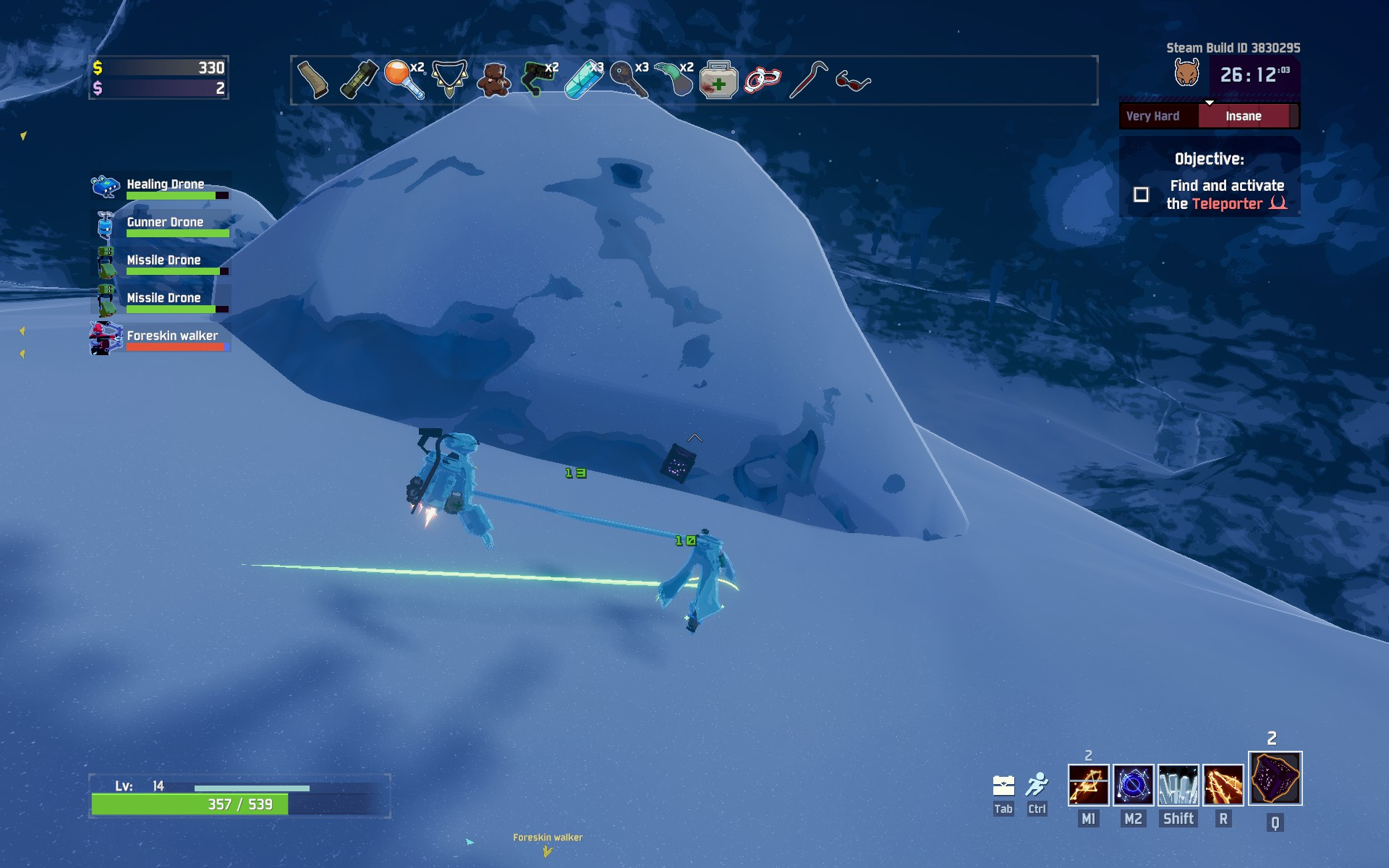Select the Gunner Drone ally entry
The width and height of the screenshot is (1389, 868).
161,224
